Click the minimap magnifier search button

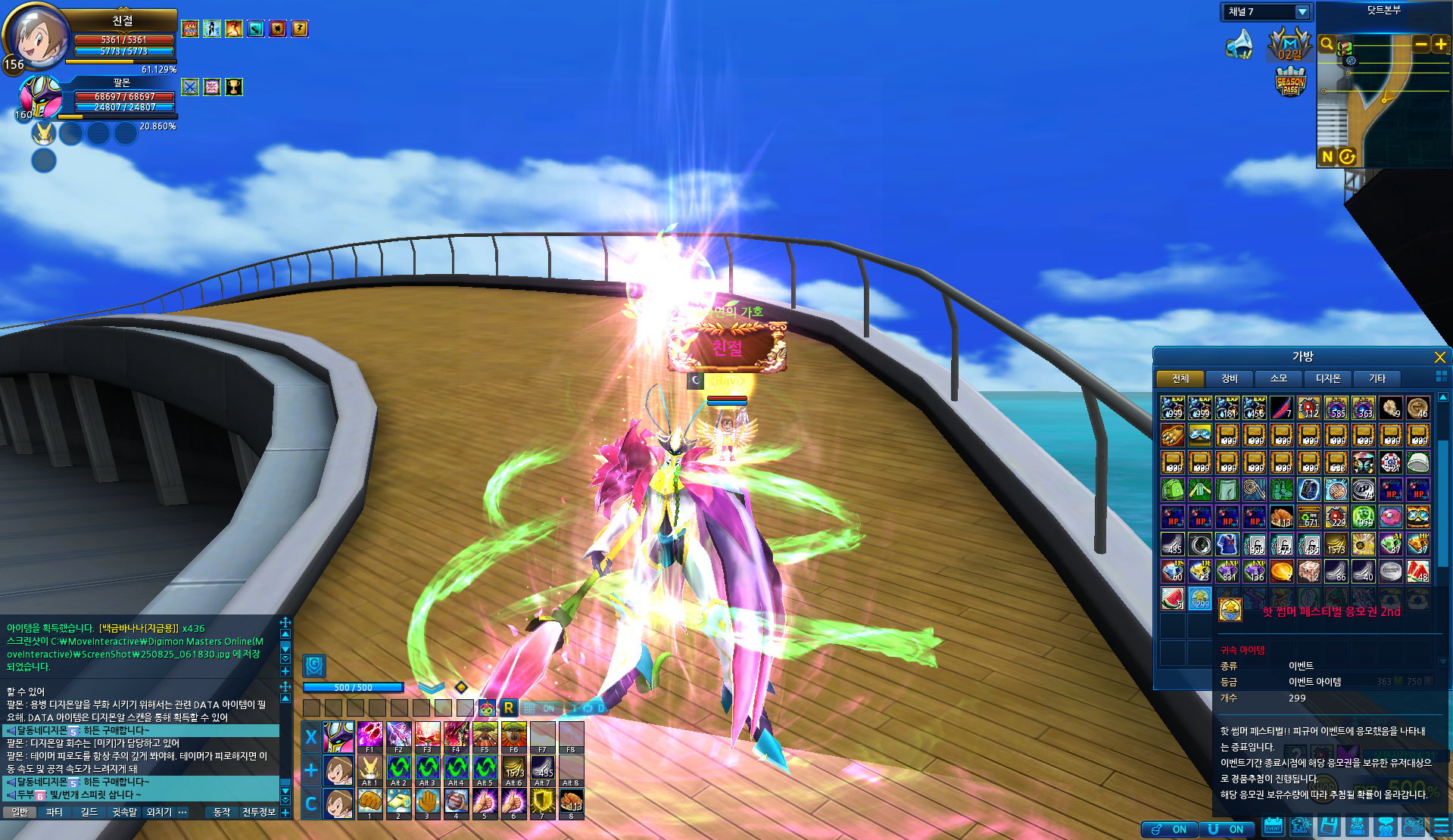click(x=1327, y=44)
